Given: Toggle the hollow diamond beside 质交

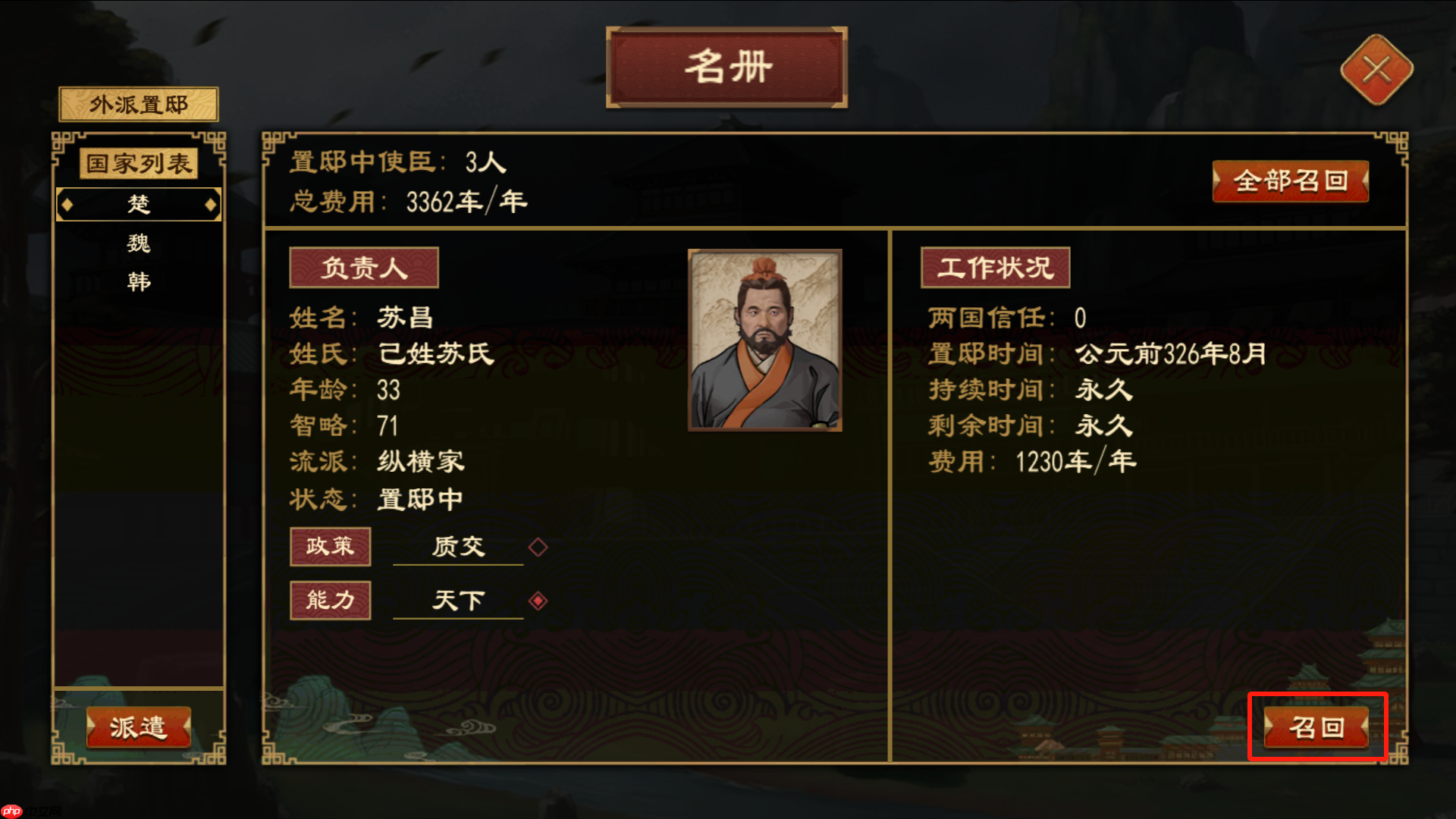Looking at the screenshot, I should tap(538, 547).
